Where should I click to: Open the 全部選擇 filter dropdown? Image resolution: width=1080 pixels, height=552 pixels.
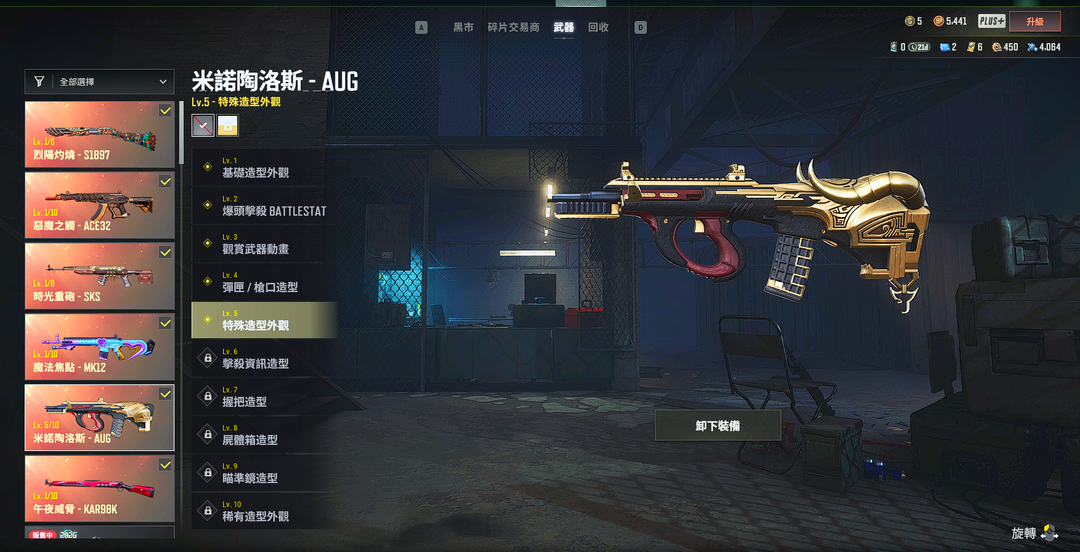click(x=100, y=82)
